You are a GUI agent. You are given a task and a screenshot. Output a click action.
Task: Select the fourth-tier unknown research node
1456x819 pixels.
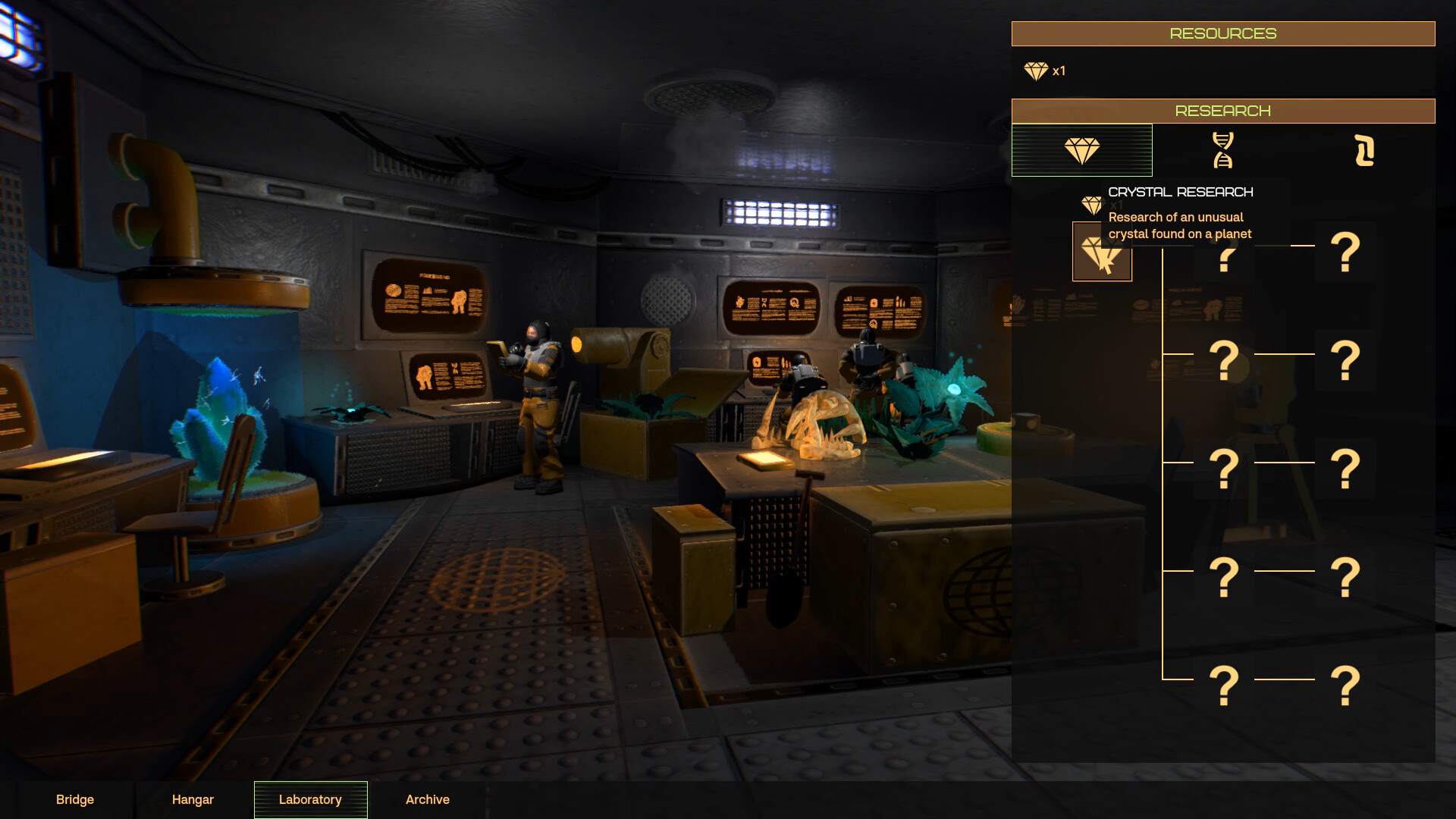[x=1223, y=576]
